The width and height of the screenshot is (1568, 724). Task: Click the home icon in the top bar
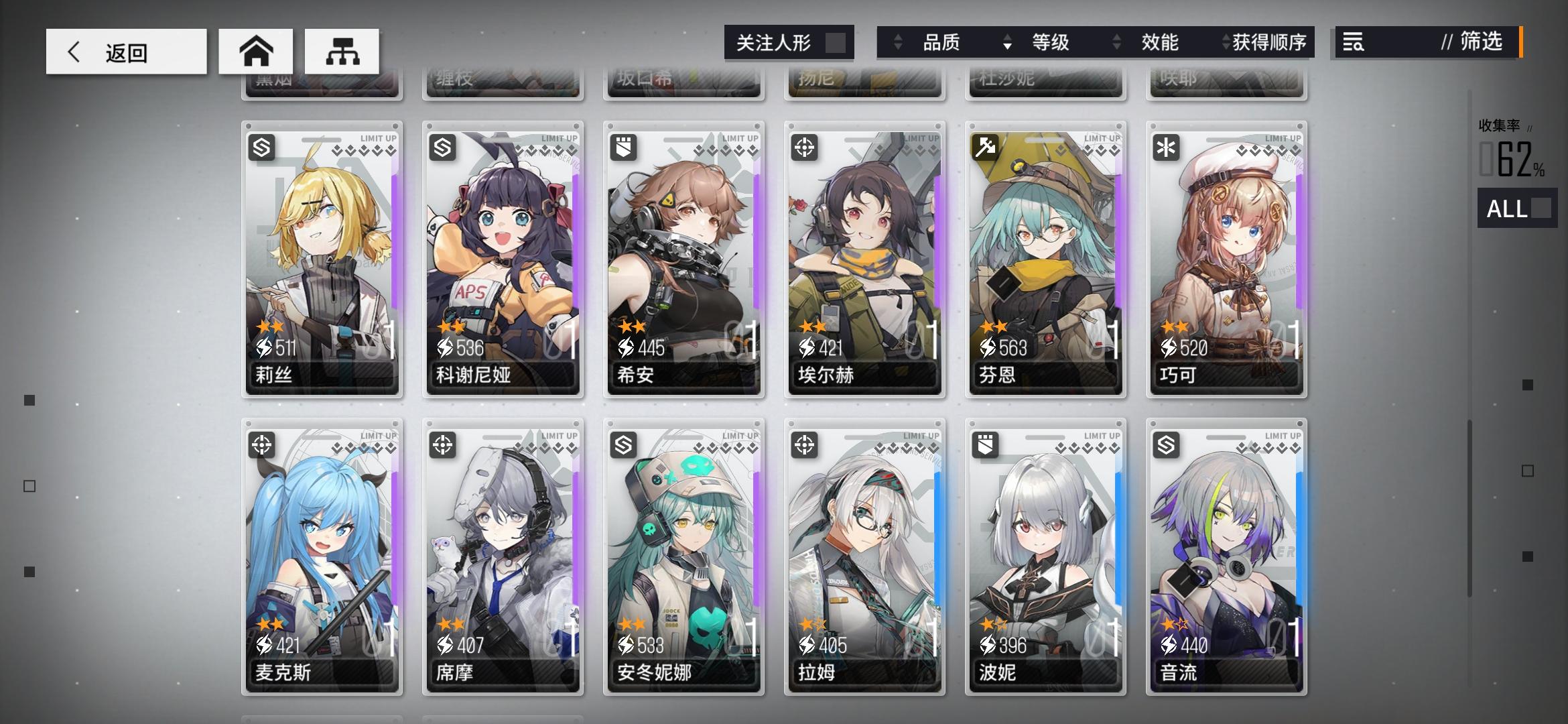point(257,51)
